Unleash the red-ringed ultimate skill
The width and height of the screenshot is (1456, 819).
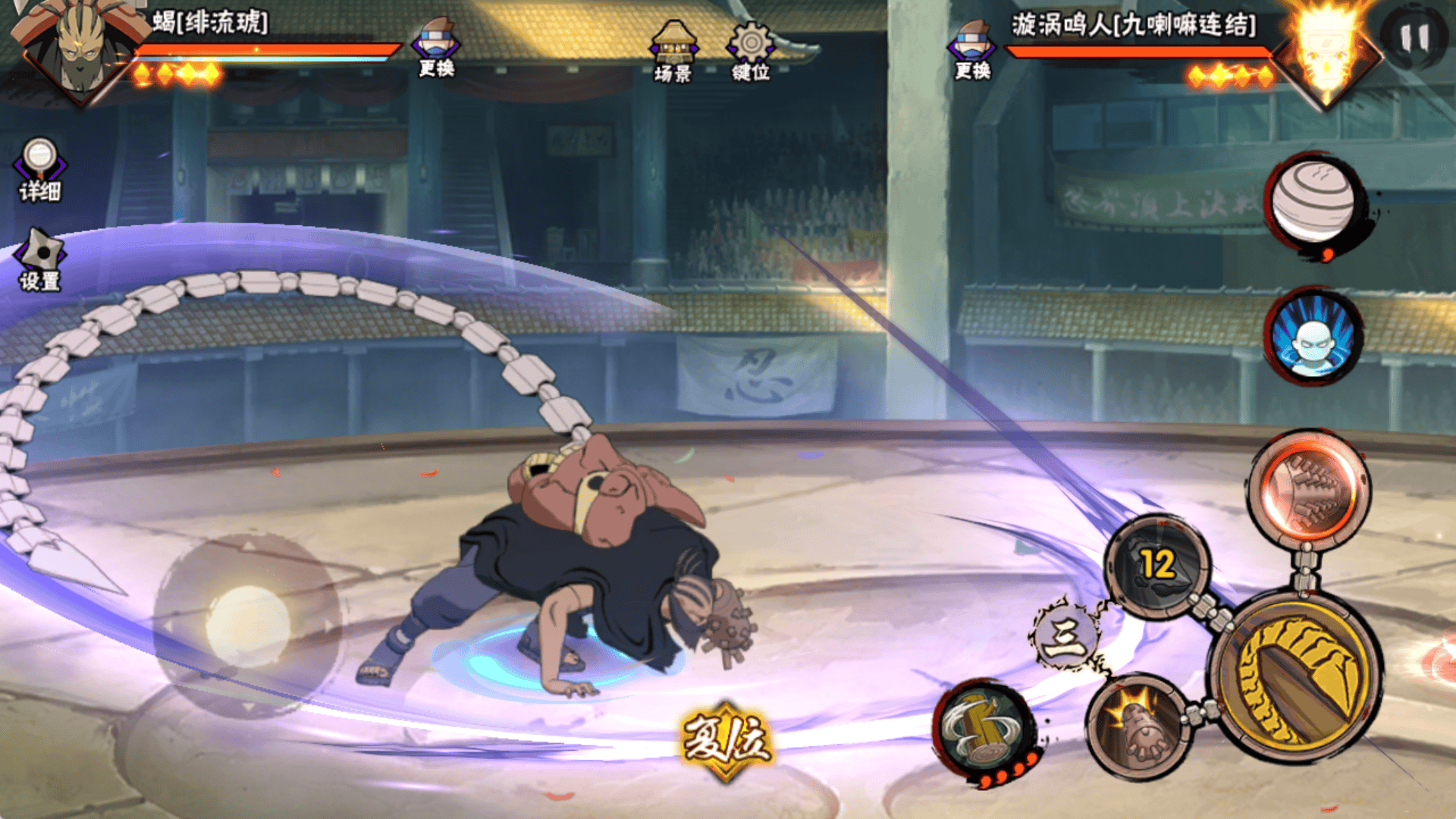[1309, 490]
